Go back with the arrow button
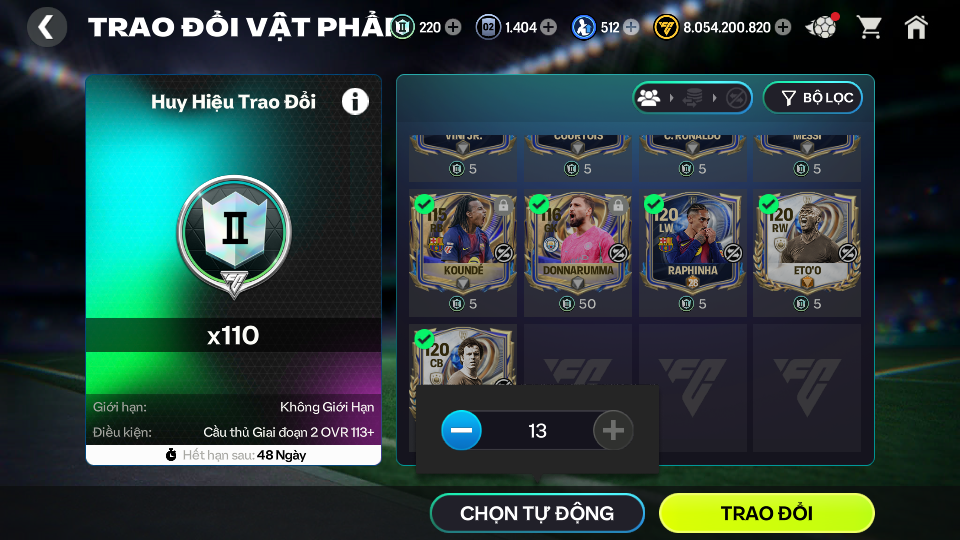 point(46,27)
